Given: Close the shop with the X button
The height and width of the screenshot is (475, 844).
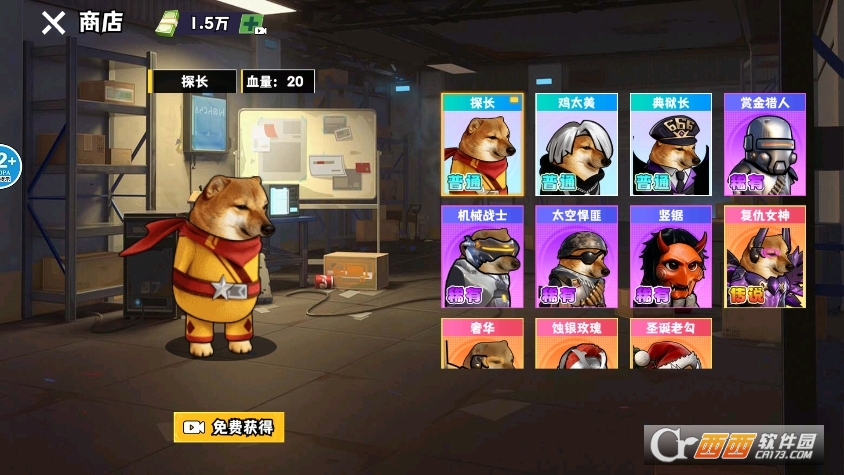Looking at the screenshot, I should tap(52, 24).
